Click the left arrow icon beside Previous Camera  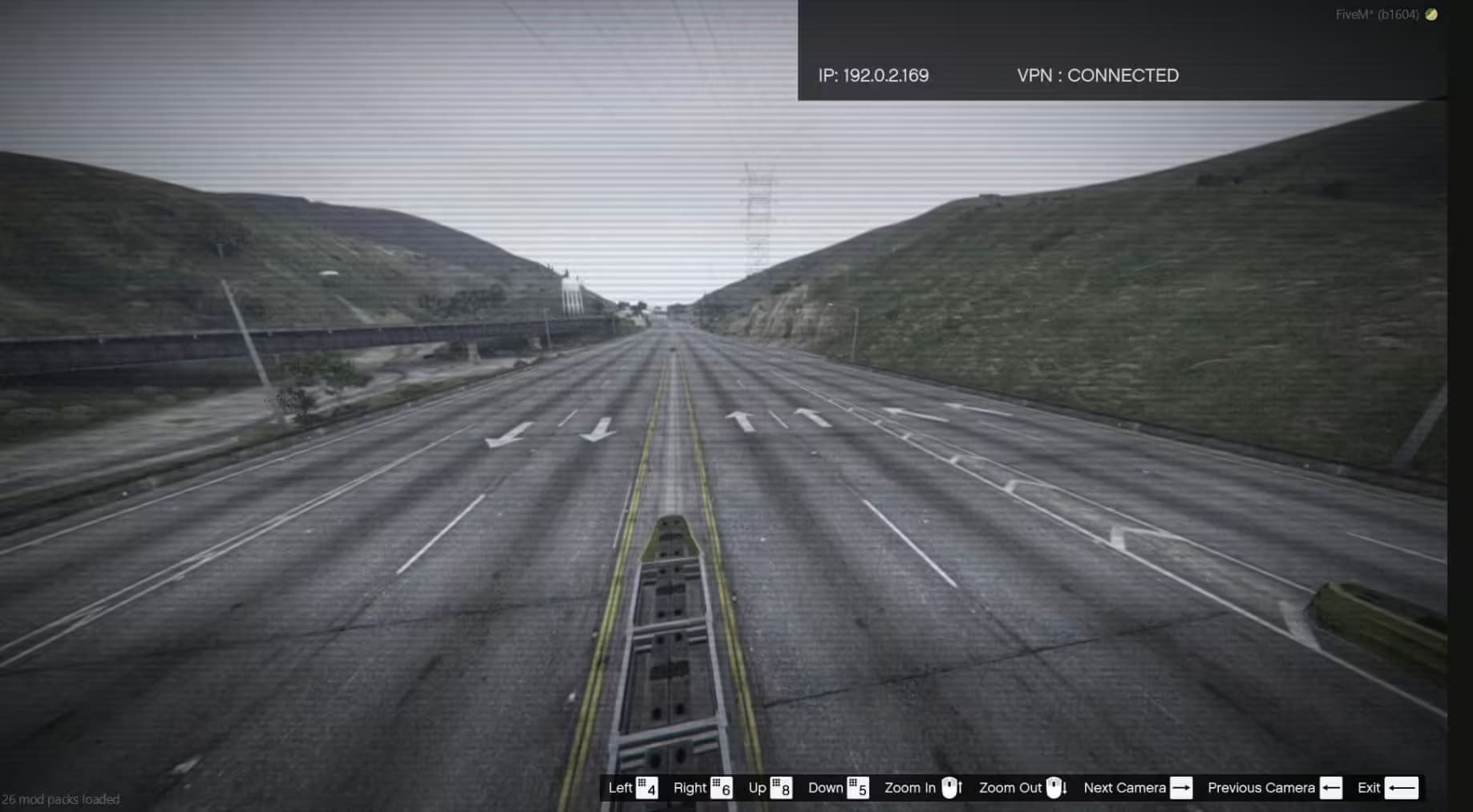click(x=1333, y=788)
